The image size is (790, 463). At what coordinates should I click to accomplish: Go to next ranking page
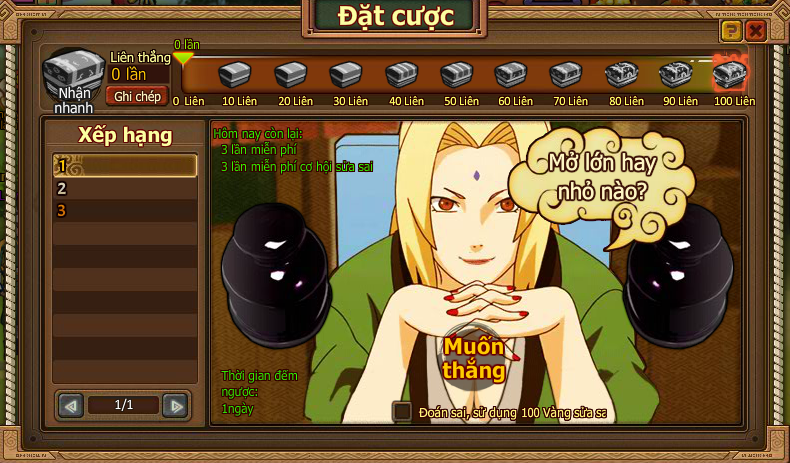click(175, 405)
